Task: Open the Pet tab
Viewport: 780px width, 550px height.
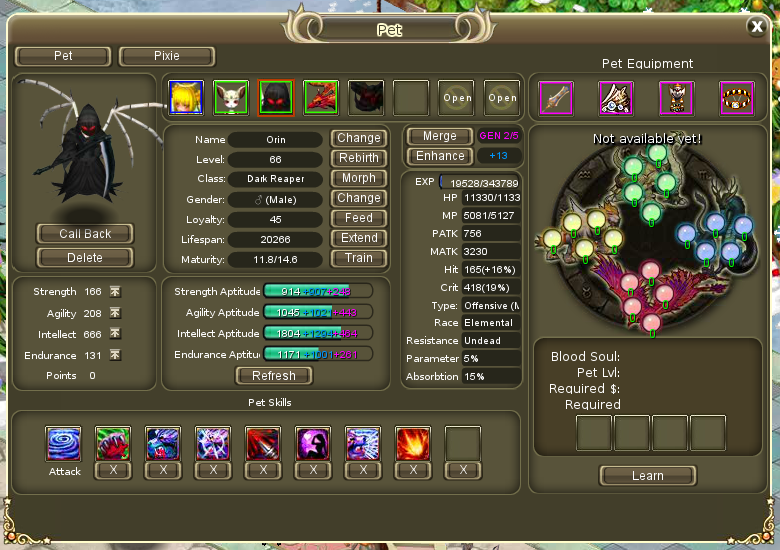Action: coord(63,56)
